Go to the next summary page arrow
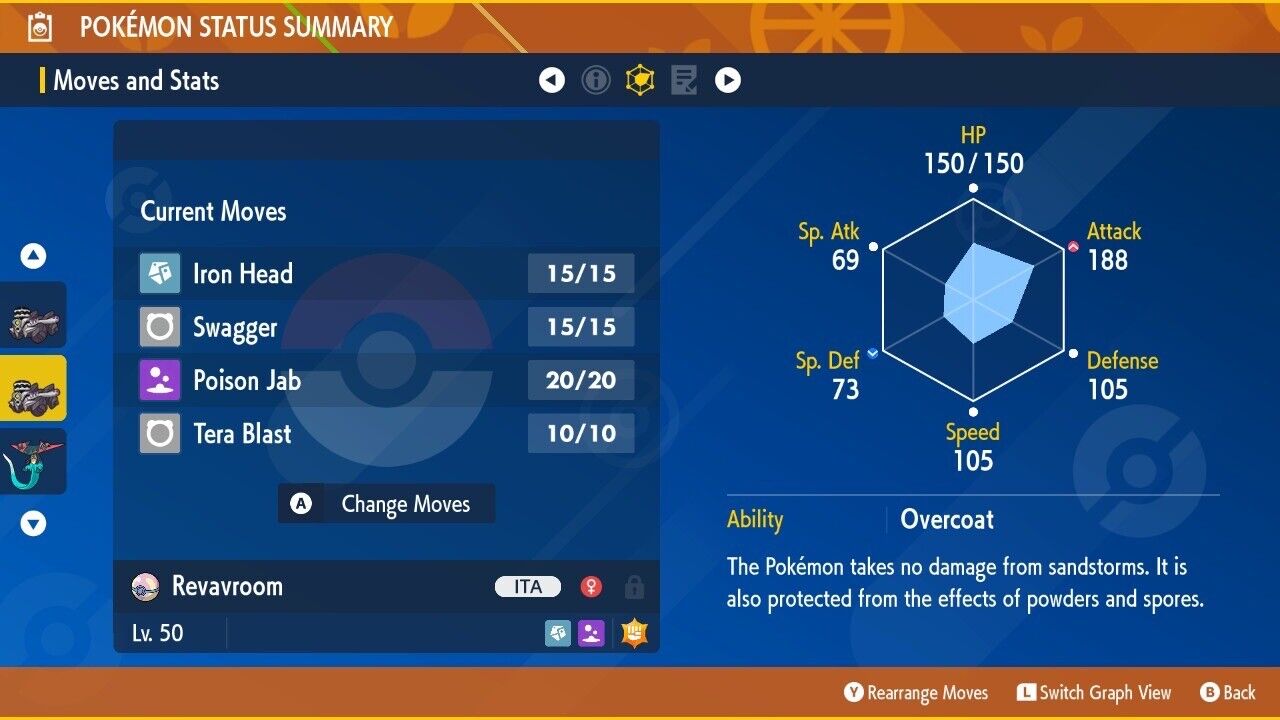Viewport: 1280px width, 720px height. 728,80
